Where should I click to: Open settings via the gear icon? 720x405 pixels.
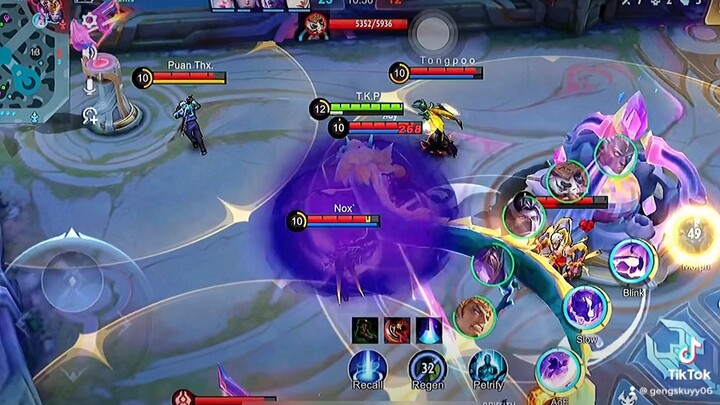(x=90, y=20)
